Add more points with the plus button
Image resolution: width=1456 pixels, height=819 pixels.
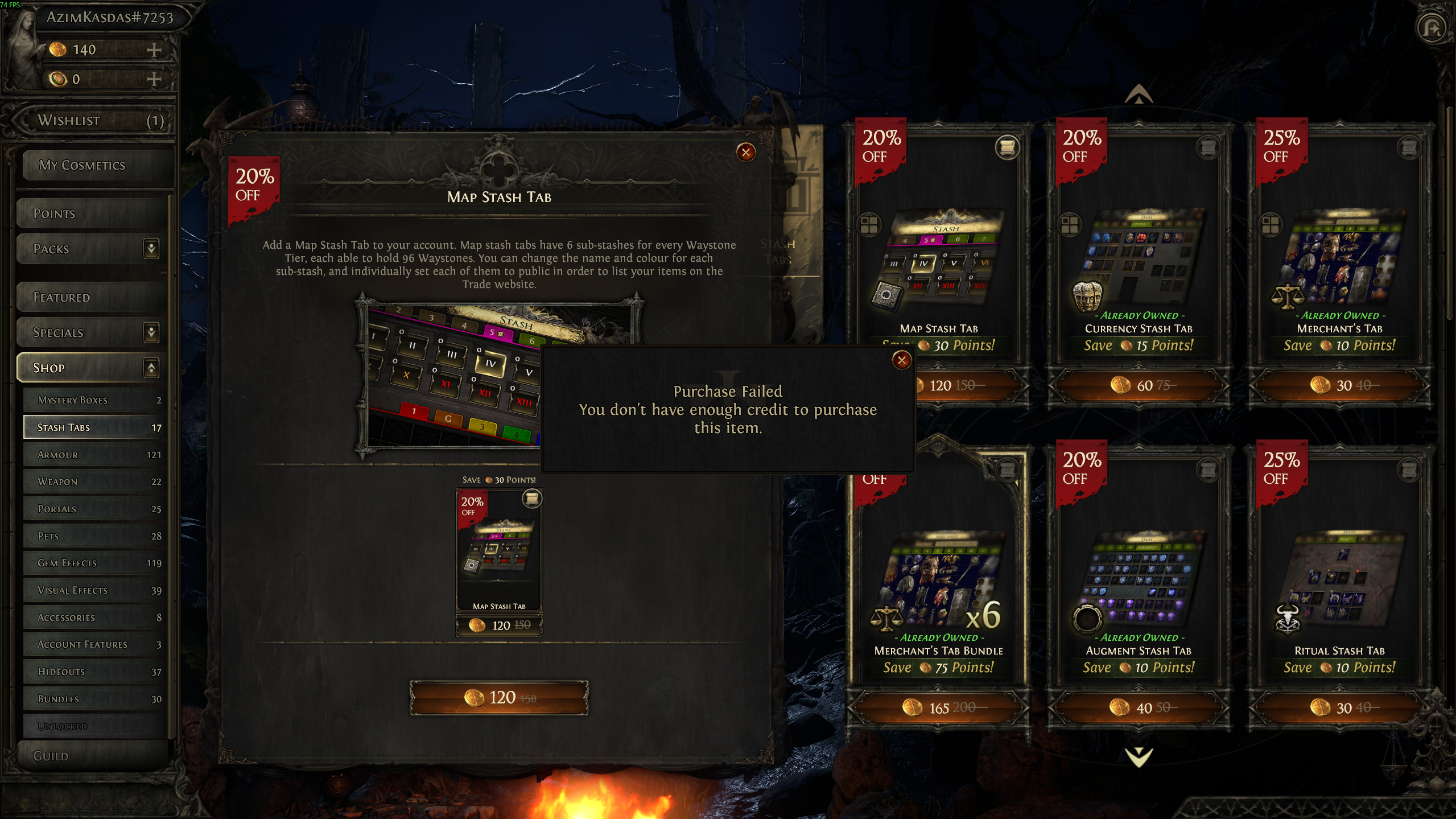coord(154,50)
